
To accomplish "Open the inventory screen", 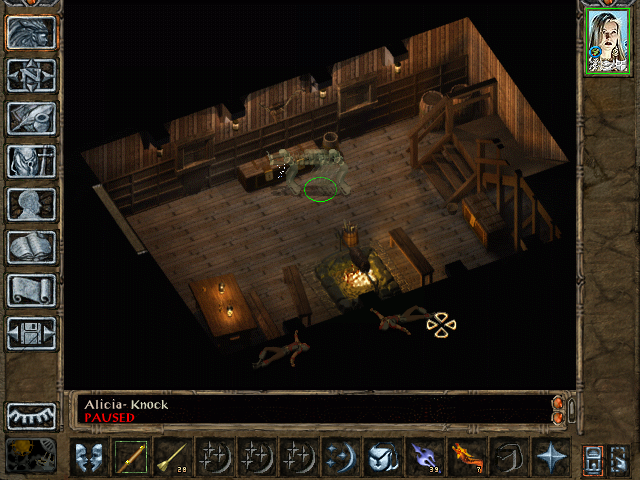I will (32, 161).
